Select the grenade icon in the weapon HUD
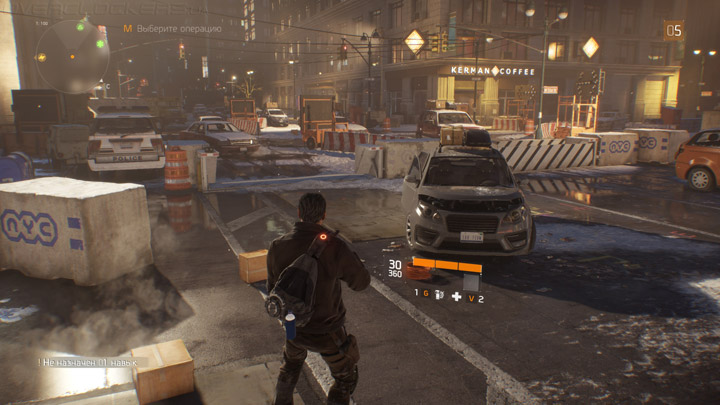The width and height of the screenshot is (720, 405). [x=438, y=295]
